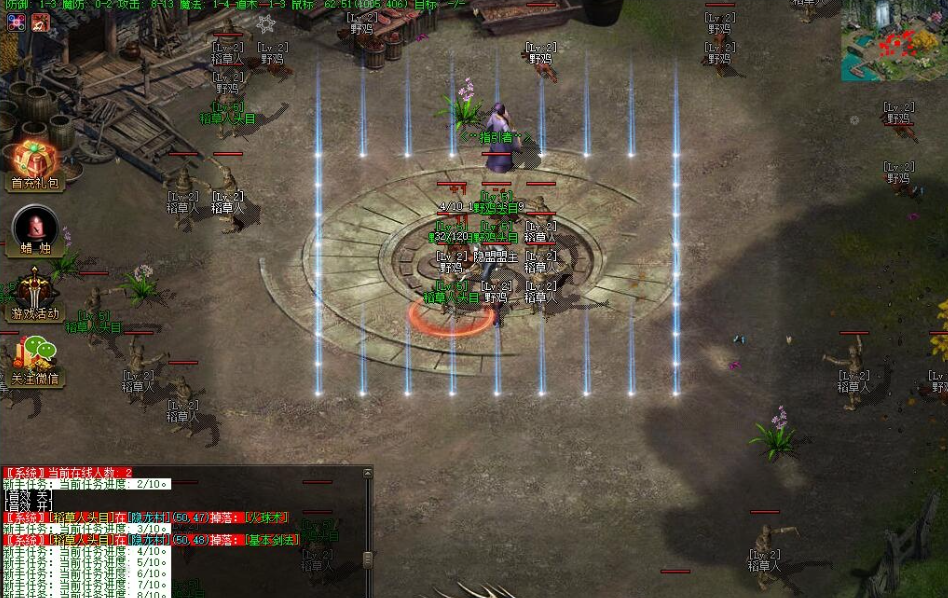Click the colorful orbs buff icon
Image resolution: width=948 pixels, height=598 pixels.
[16, 22]
